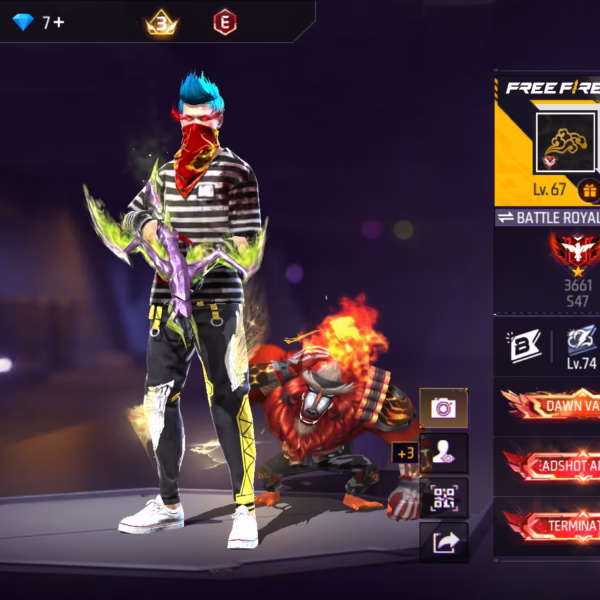This screenshot has height=600, width=600.
Task: Select the Lv.74 badge icon
Action: pyautogui.click(x=581, y=343)
